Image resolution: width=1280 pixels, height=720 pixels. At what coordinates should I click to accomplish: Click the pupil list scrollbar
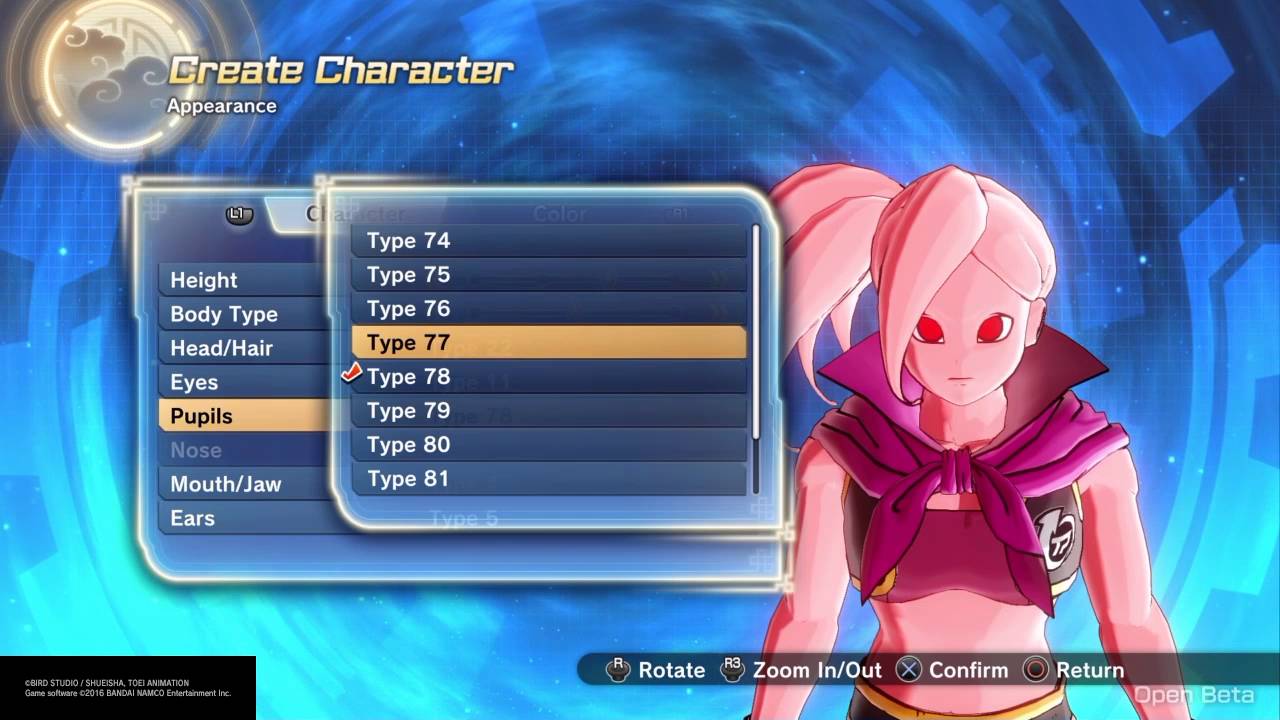click(x=756, y=330)
